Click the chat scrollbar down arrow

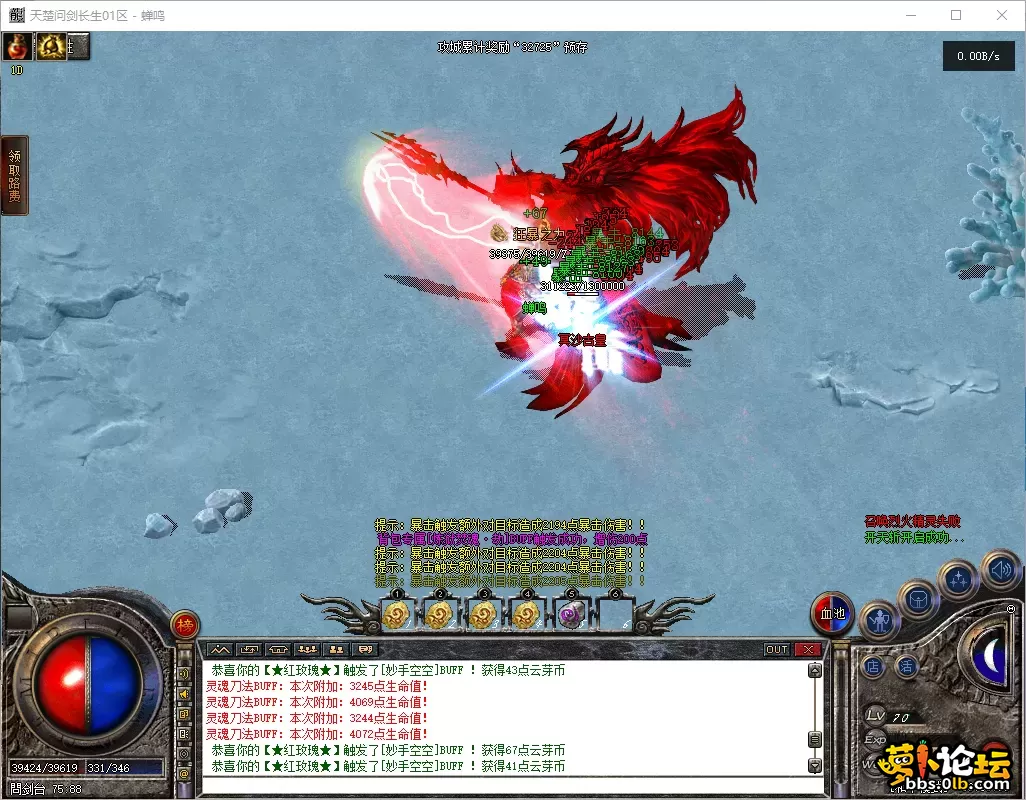[815, 766]
